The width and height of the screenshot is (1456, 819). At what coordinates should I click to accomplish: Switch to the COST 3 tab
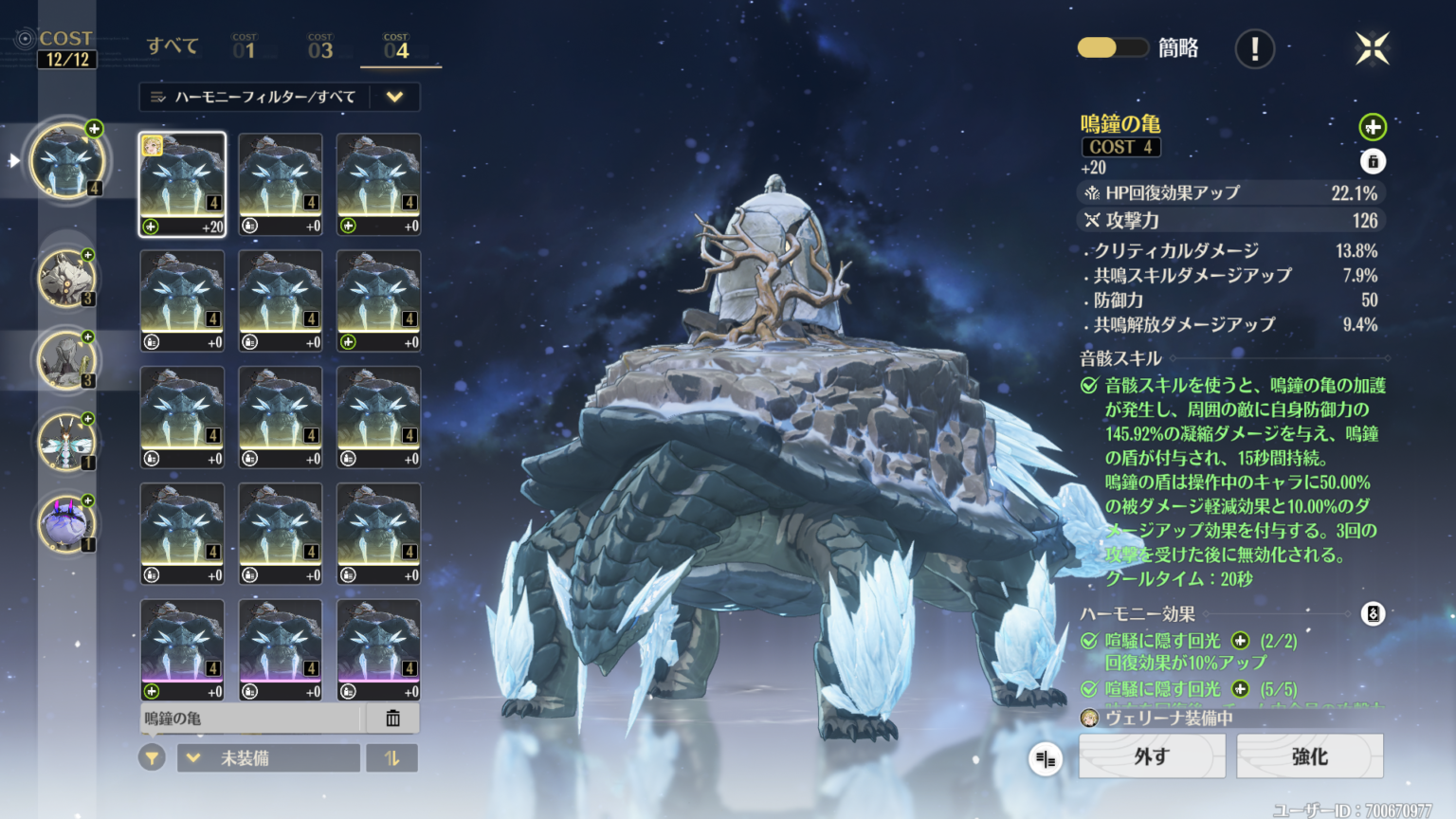coord(320,47)
